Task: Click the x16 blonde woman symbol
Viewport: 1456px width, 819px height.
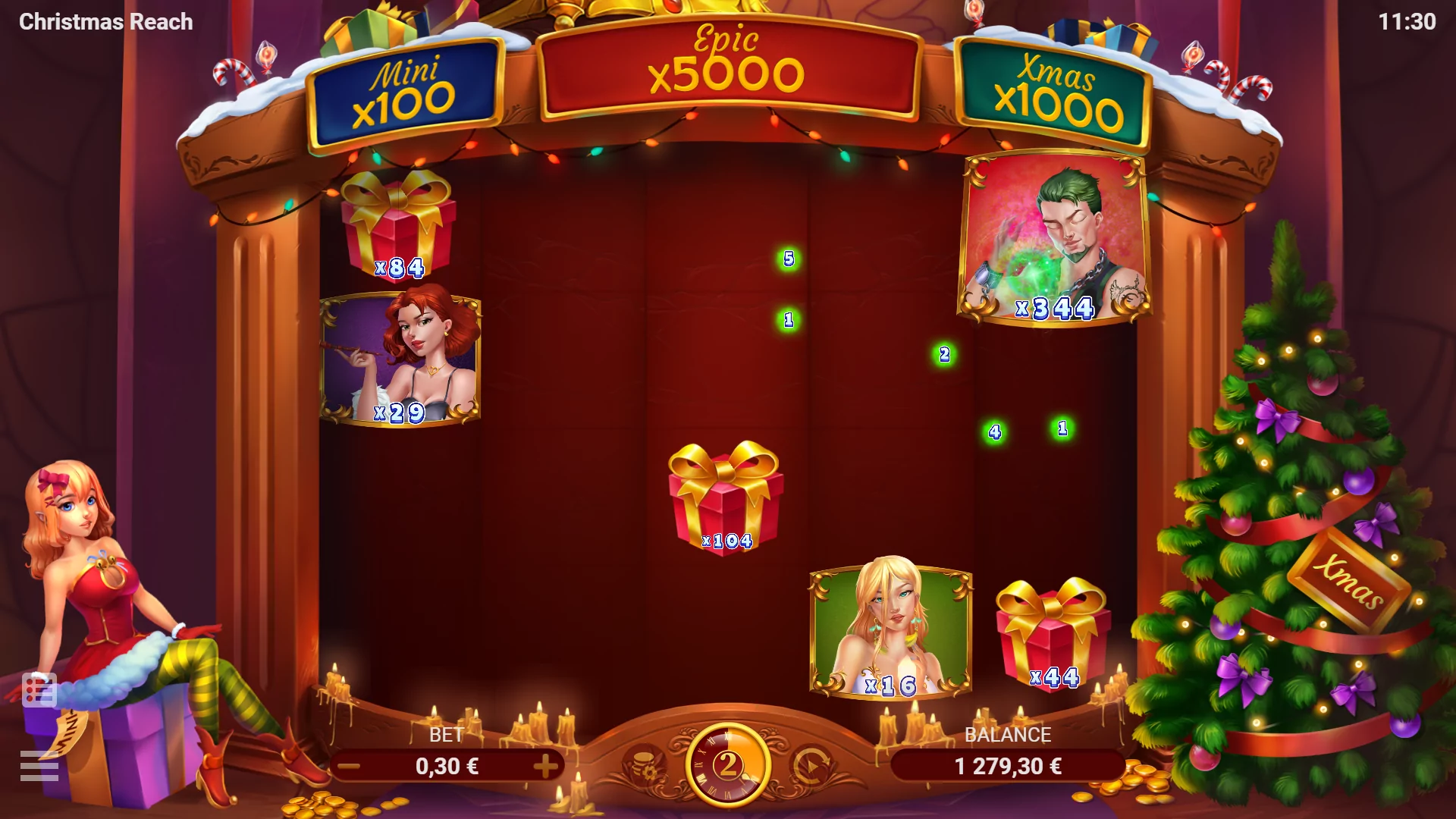Action: 891,629
